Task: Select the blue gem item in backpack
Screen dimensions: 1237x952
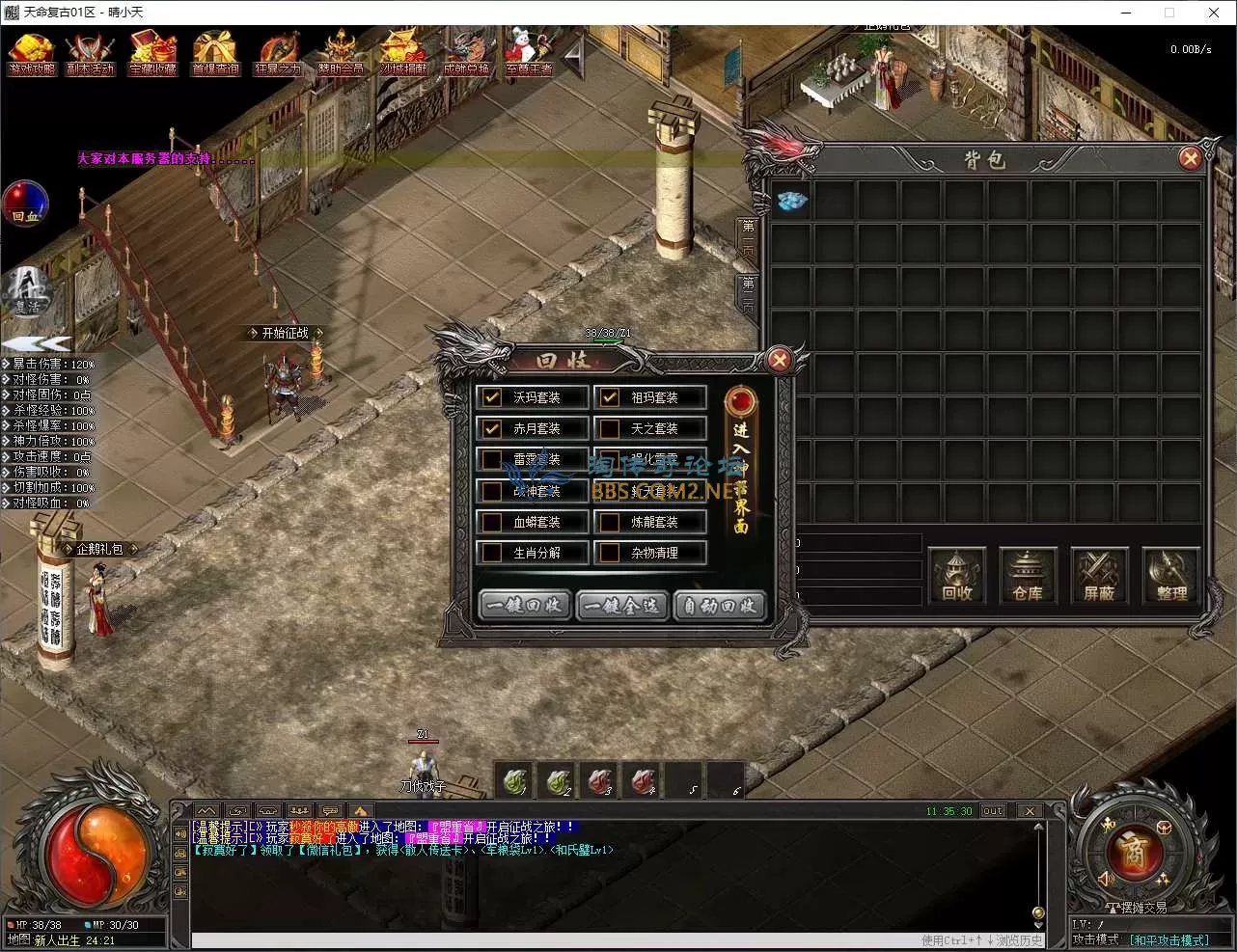Action: (x=792, y=201)
